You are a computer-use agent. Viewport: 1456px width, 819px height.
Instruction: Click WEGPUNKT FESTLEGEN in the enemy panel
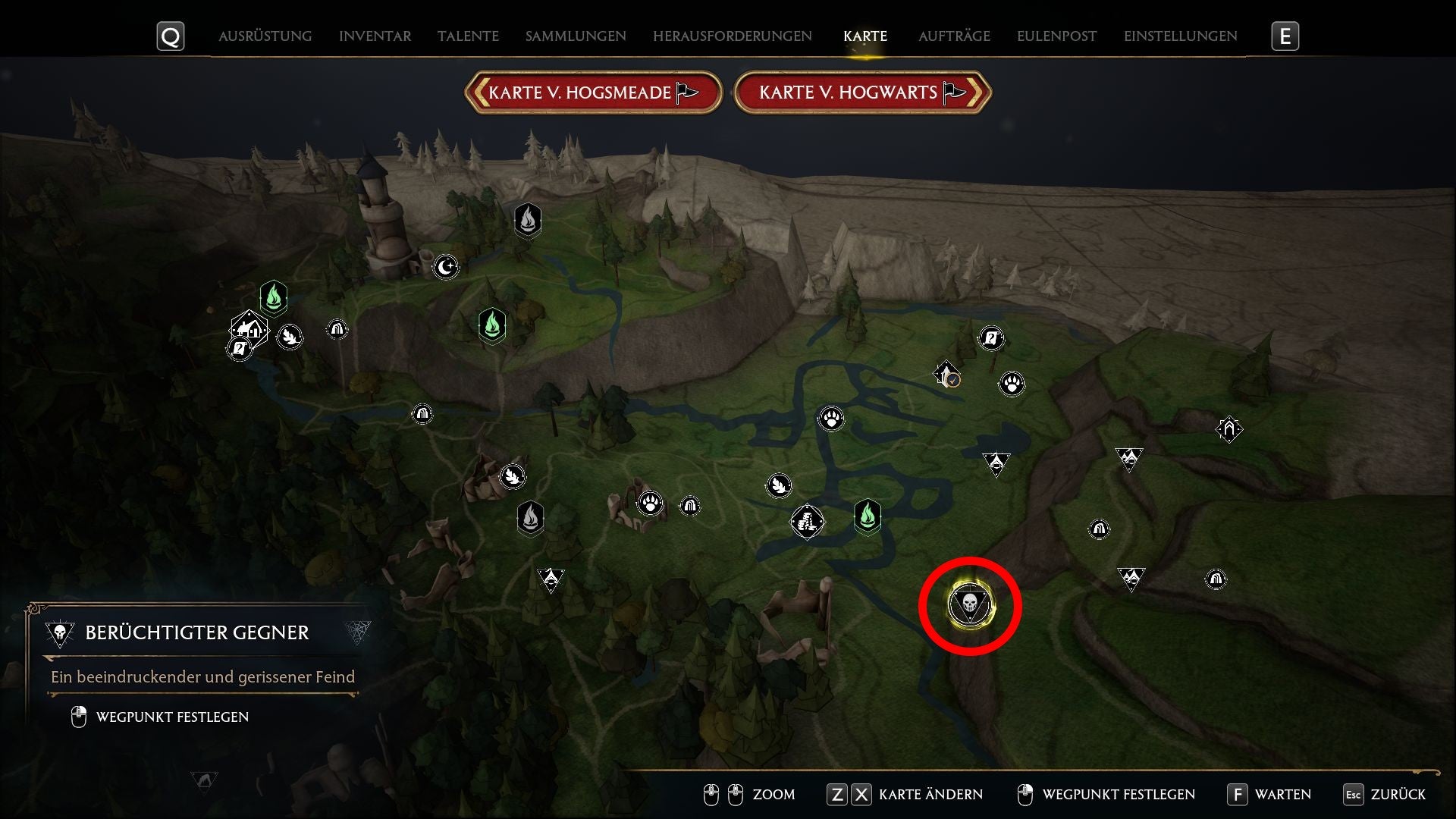(x=171, y=716)
